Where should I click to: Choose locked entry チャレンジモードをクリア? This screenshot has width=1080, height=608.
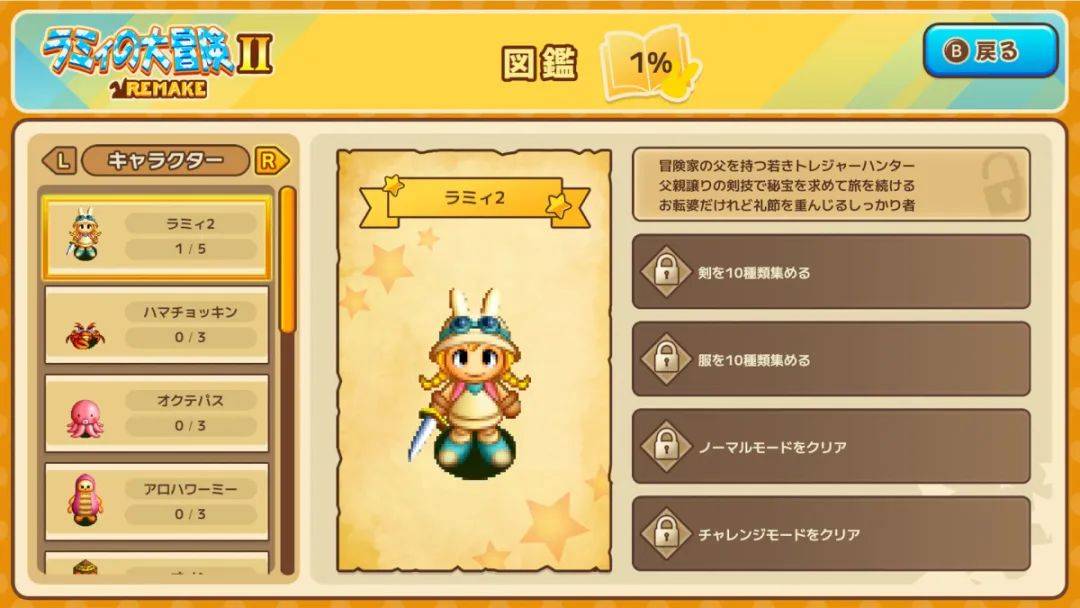click(830, 533)
